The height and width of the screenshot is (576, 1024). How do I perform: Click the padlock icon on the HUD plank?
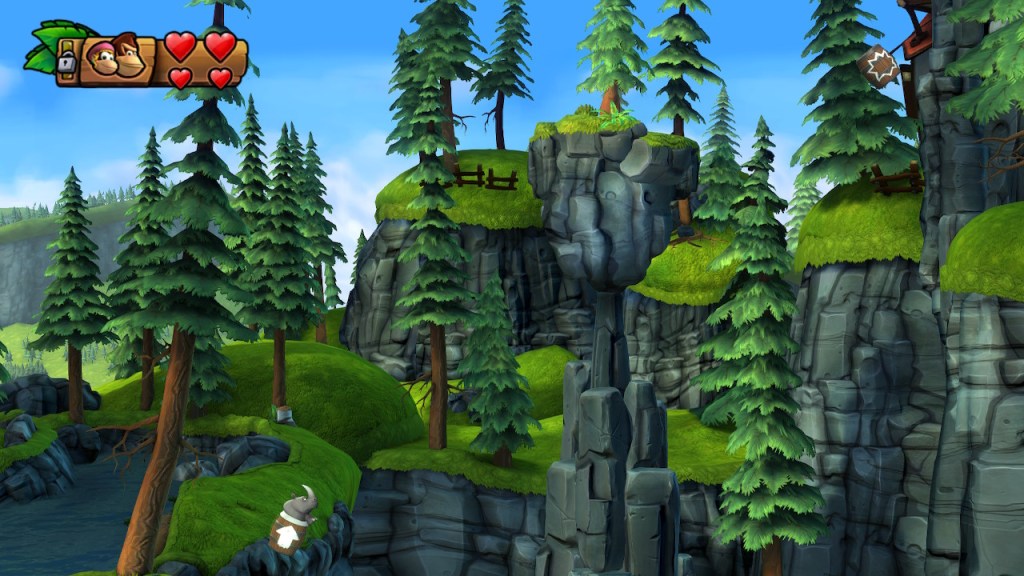click(x=67, y=62)
